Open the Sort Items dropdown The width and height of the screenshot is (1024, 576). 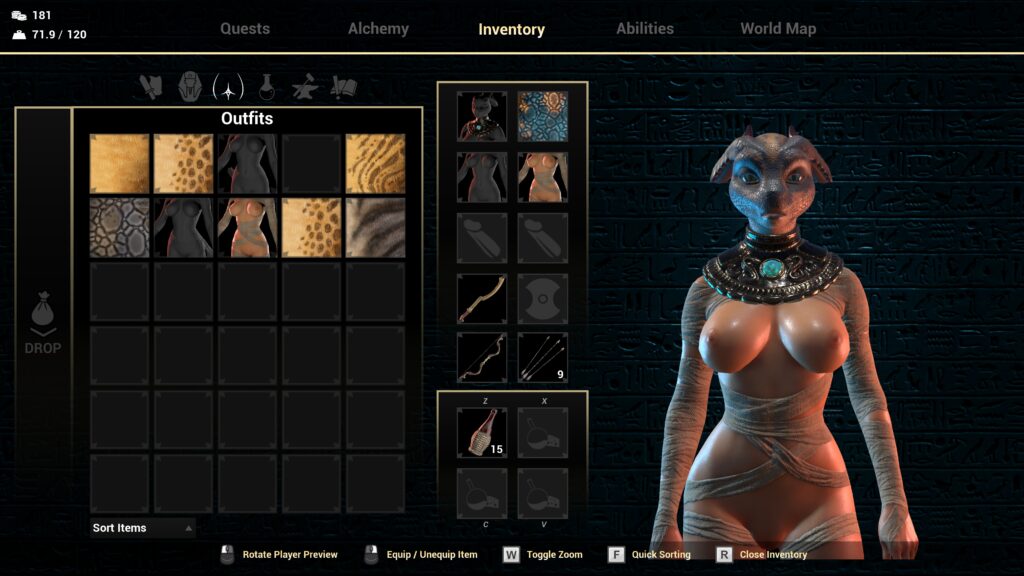(142, 528)
